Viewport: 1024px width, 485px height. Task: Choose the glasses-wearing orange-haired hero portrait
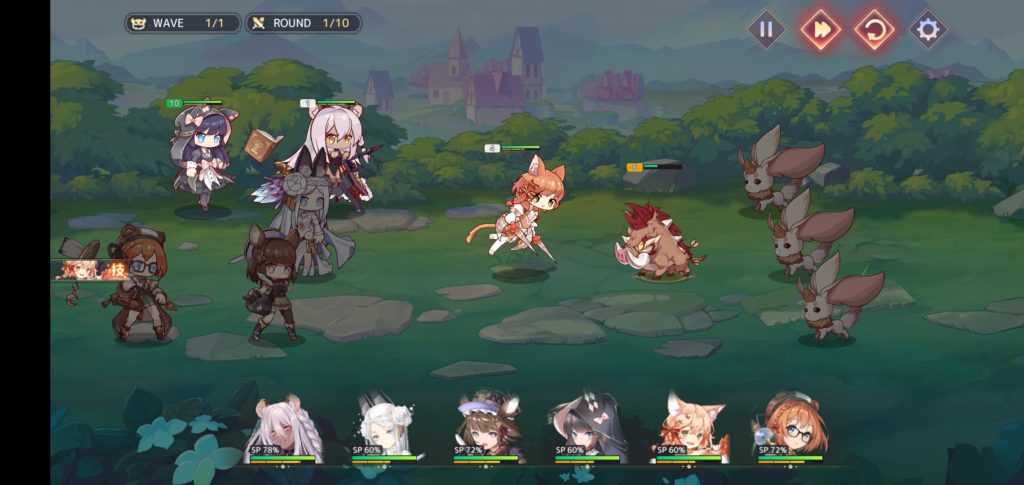pyautogui.click(x=790, y=430)
